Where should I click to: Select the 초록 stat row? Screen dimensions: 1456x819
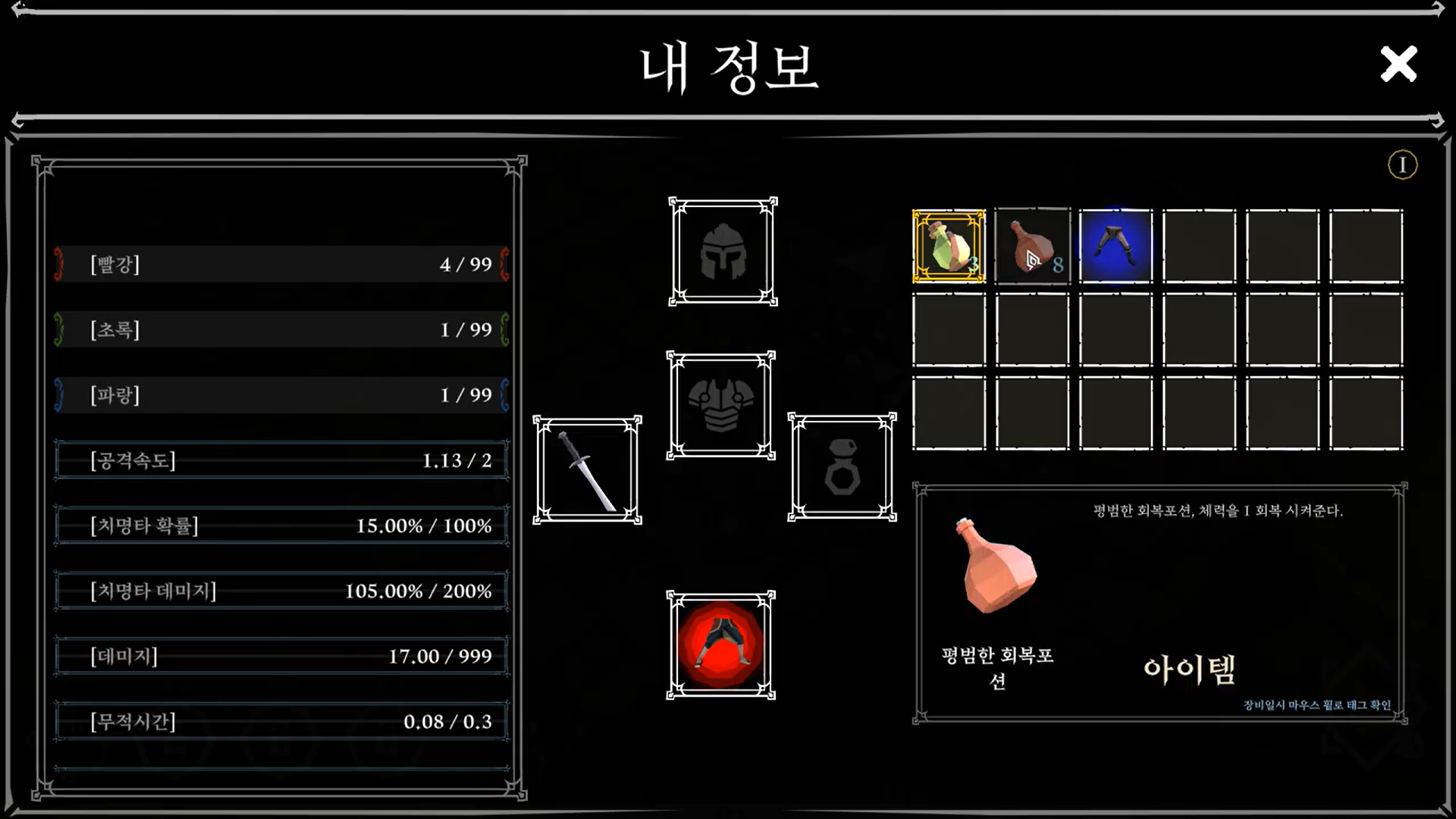point(281,329)
